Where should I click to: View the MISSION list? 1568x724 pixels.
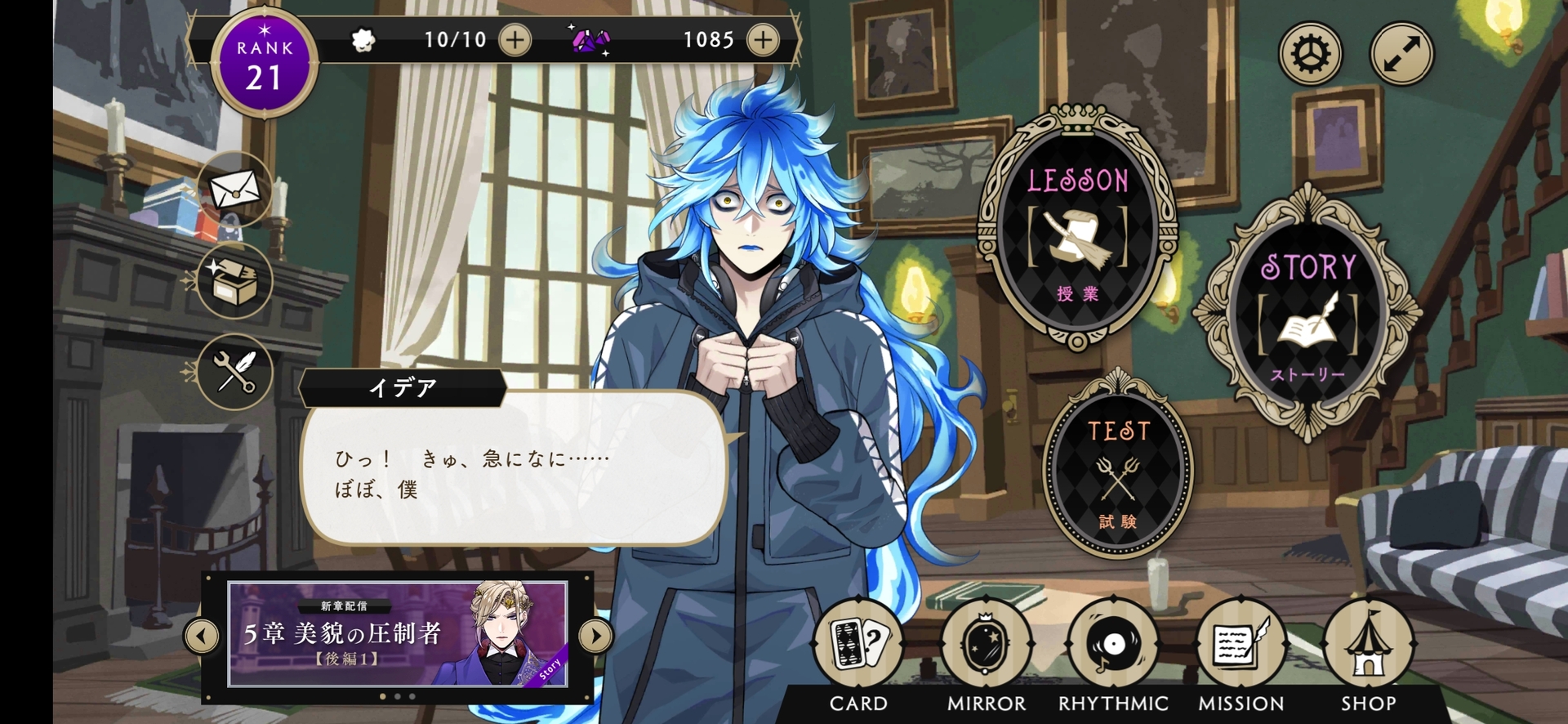coord(1241,646)
